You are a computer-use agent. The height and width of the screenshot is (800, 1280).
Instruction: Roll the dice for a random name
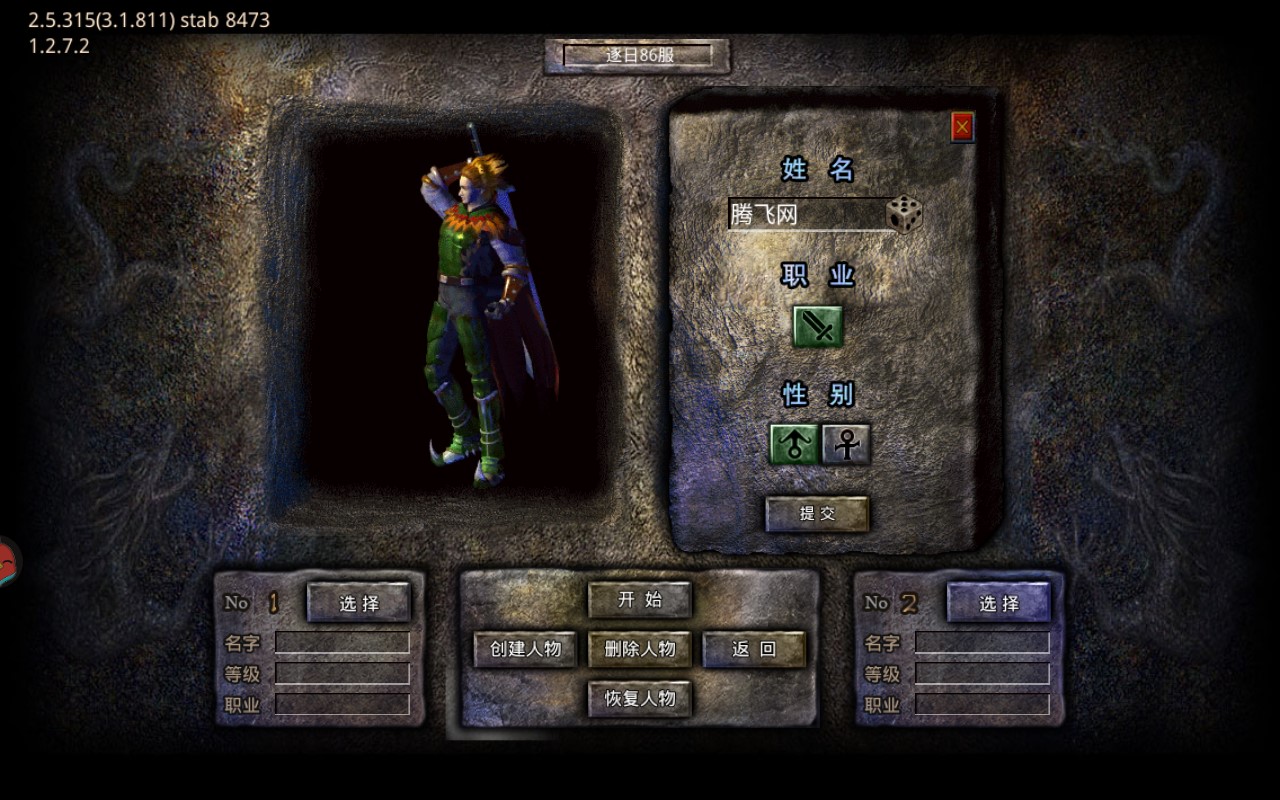904,215
